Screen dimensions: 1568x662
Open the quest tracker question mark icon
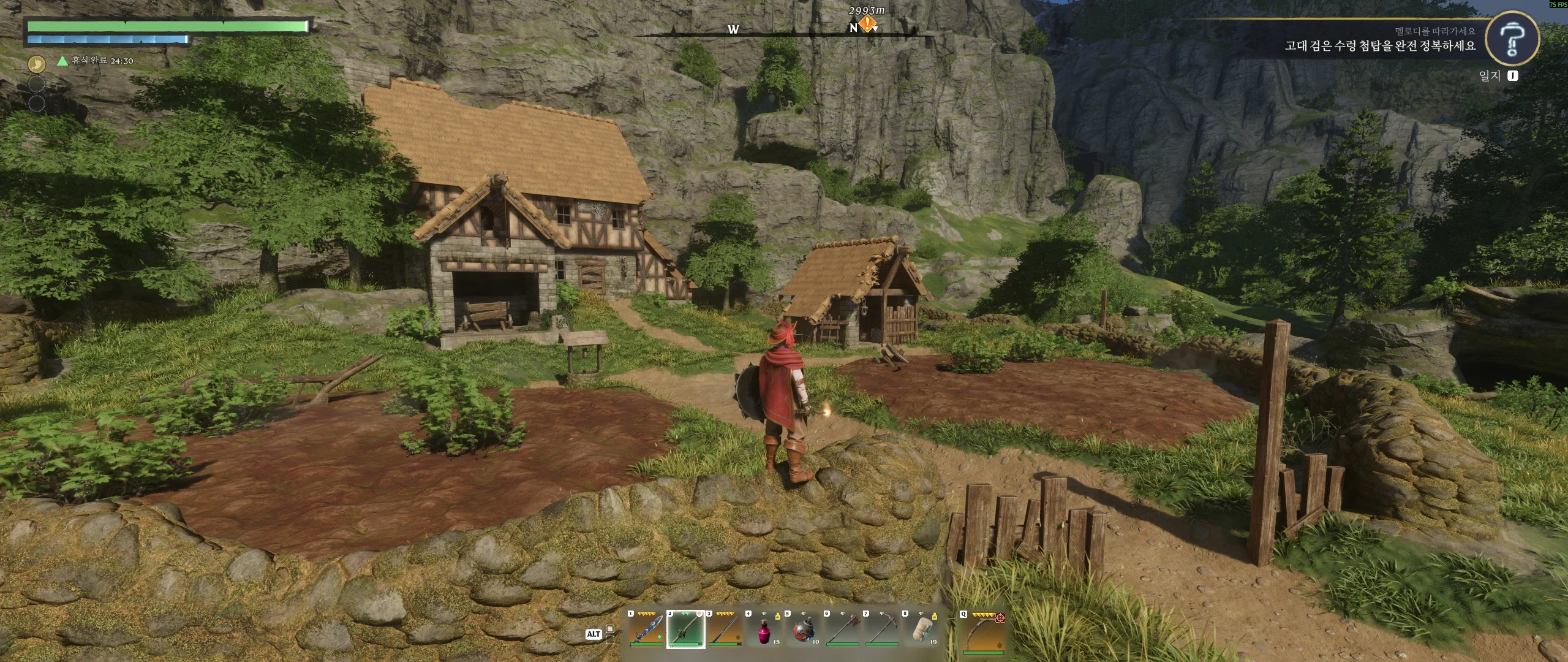[x=1511, y=37]
